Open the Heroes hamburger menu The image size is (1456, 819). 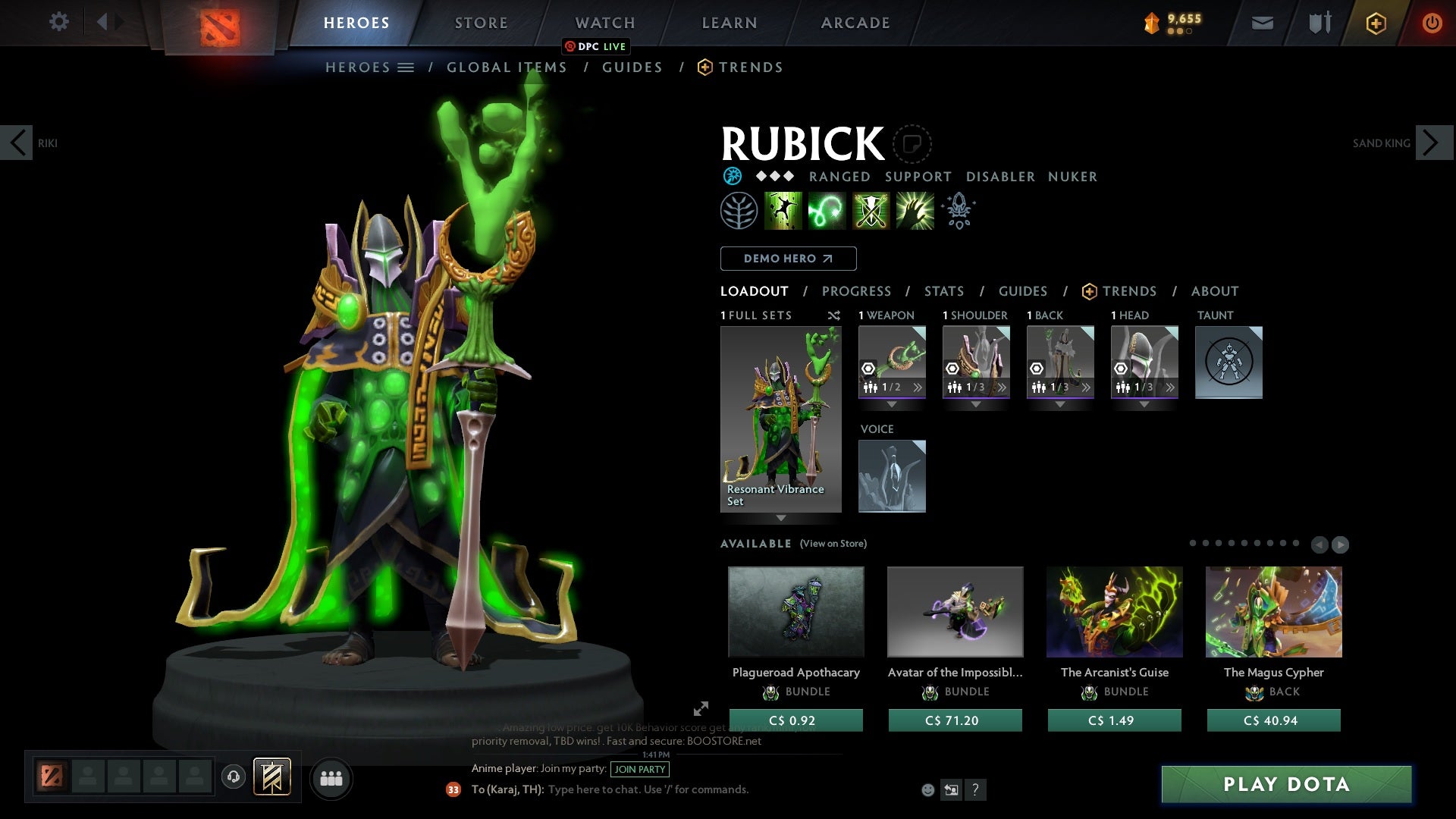405,67
